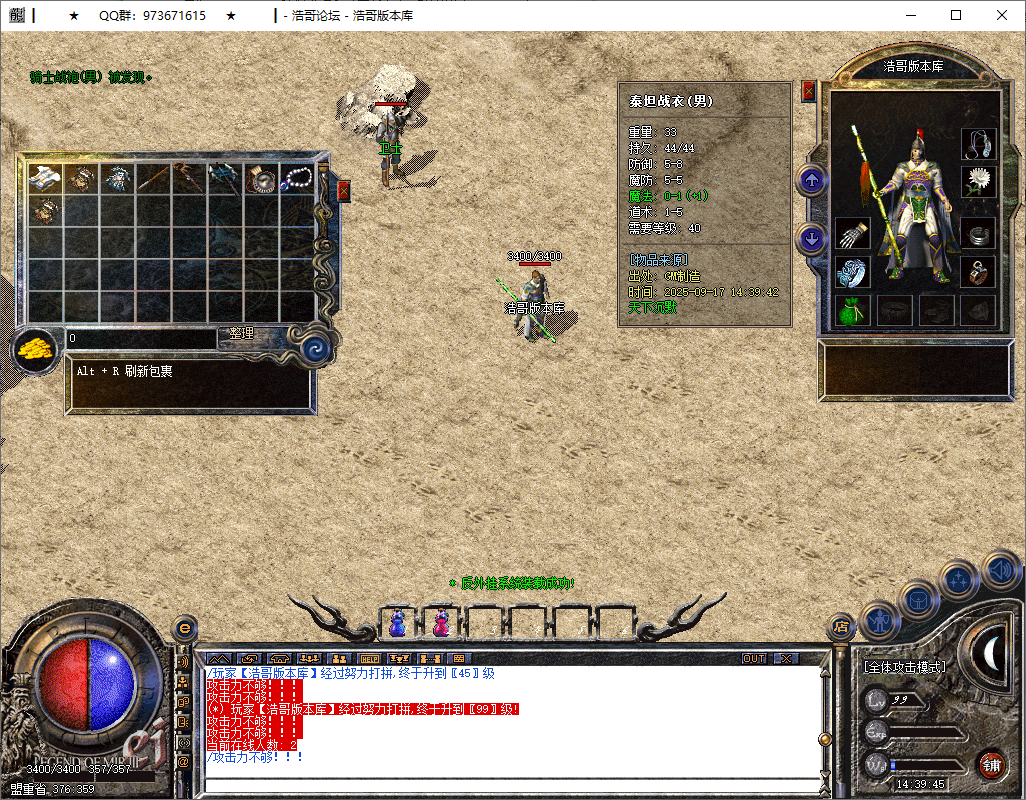This screenshot has height=800, width=1026.
Task: Select the white flower equipment slot
Action: point(979,181)
